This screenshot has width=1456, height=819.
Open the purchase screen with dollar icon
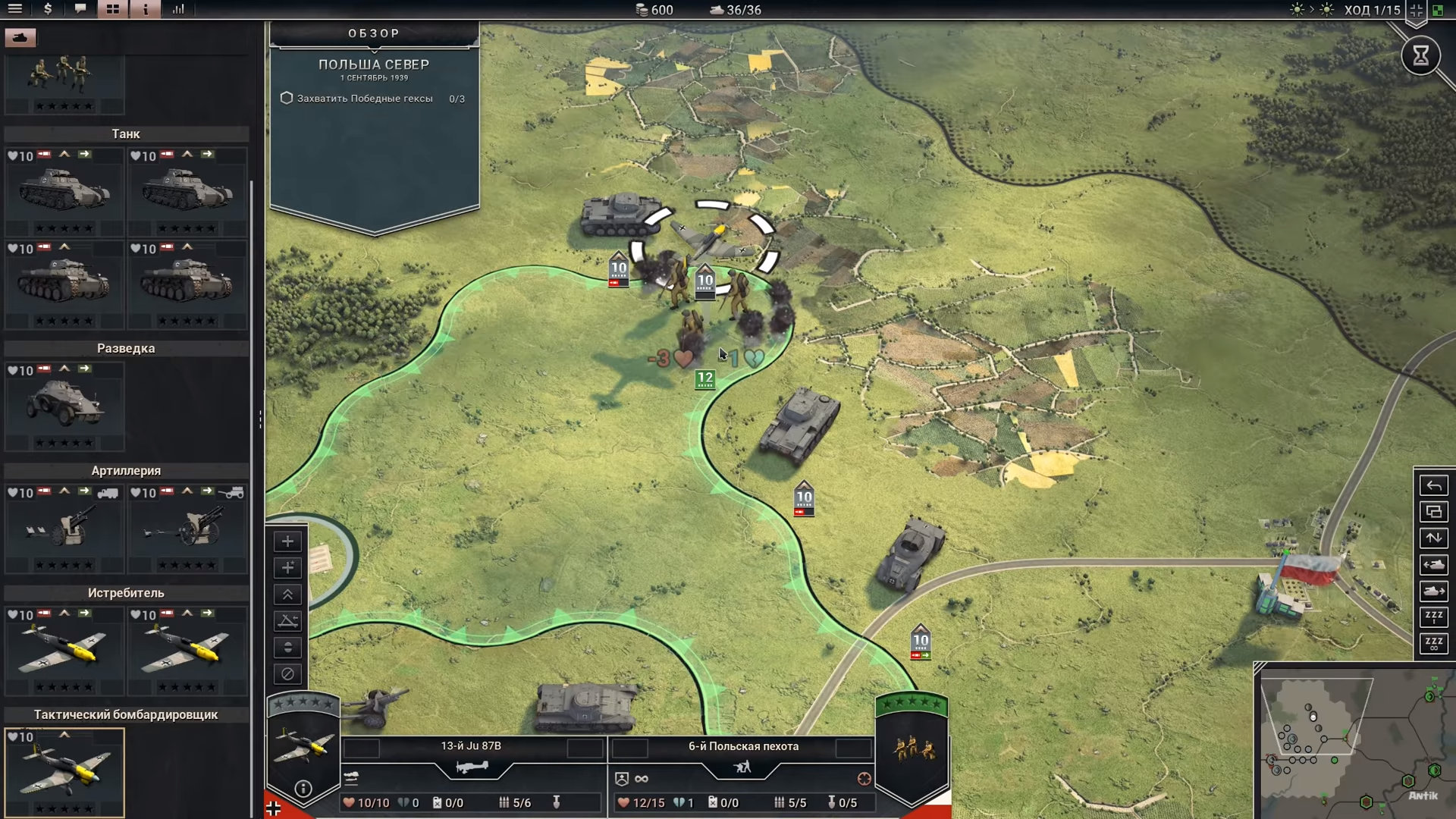point(48,9)
